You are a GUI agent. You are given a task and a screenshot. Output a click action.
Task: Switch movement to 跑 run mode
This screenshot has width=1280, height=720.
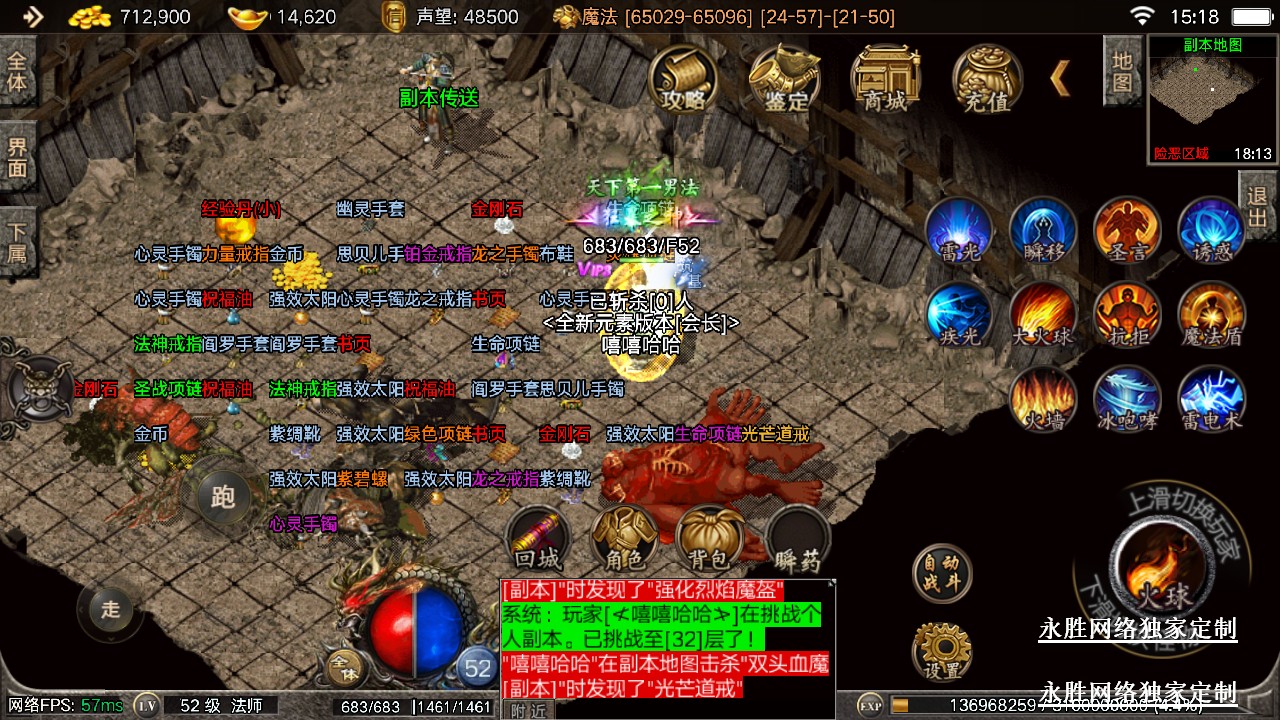(x=222, y=497)
